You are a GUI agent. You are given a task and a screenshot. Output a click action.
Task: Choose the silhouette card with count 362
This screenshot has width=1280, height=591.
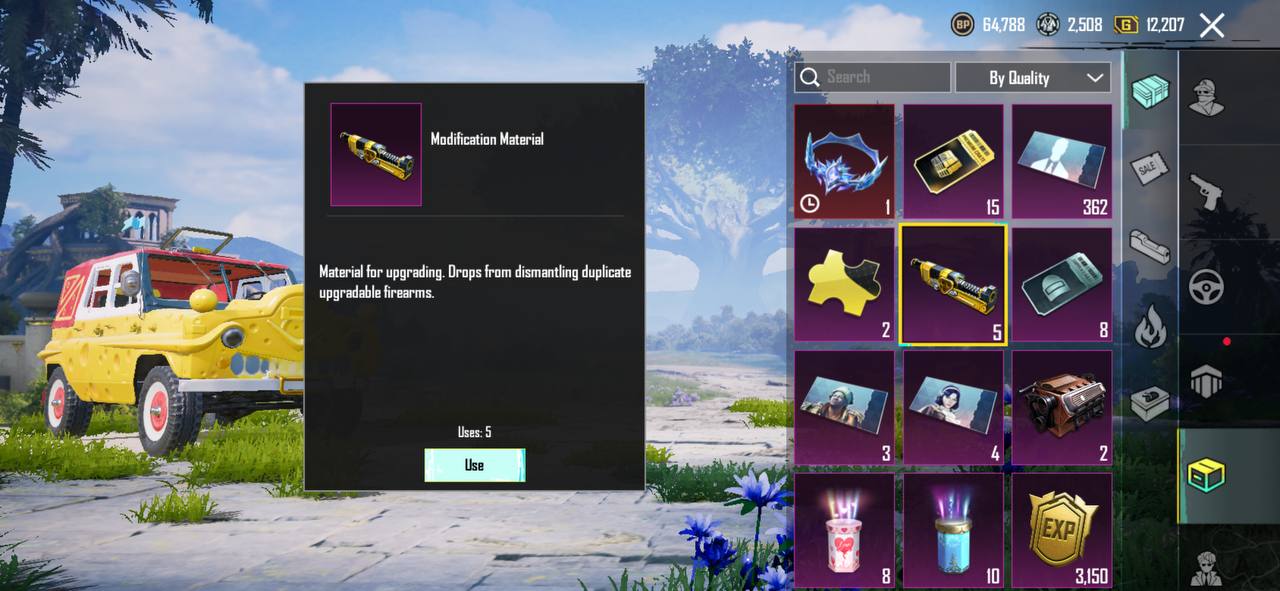[1062, 162]
